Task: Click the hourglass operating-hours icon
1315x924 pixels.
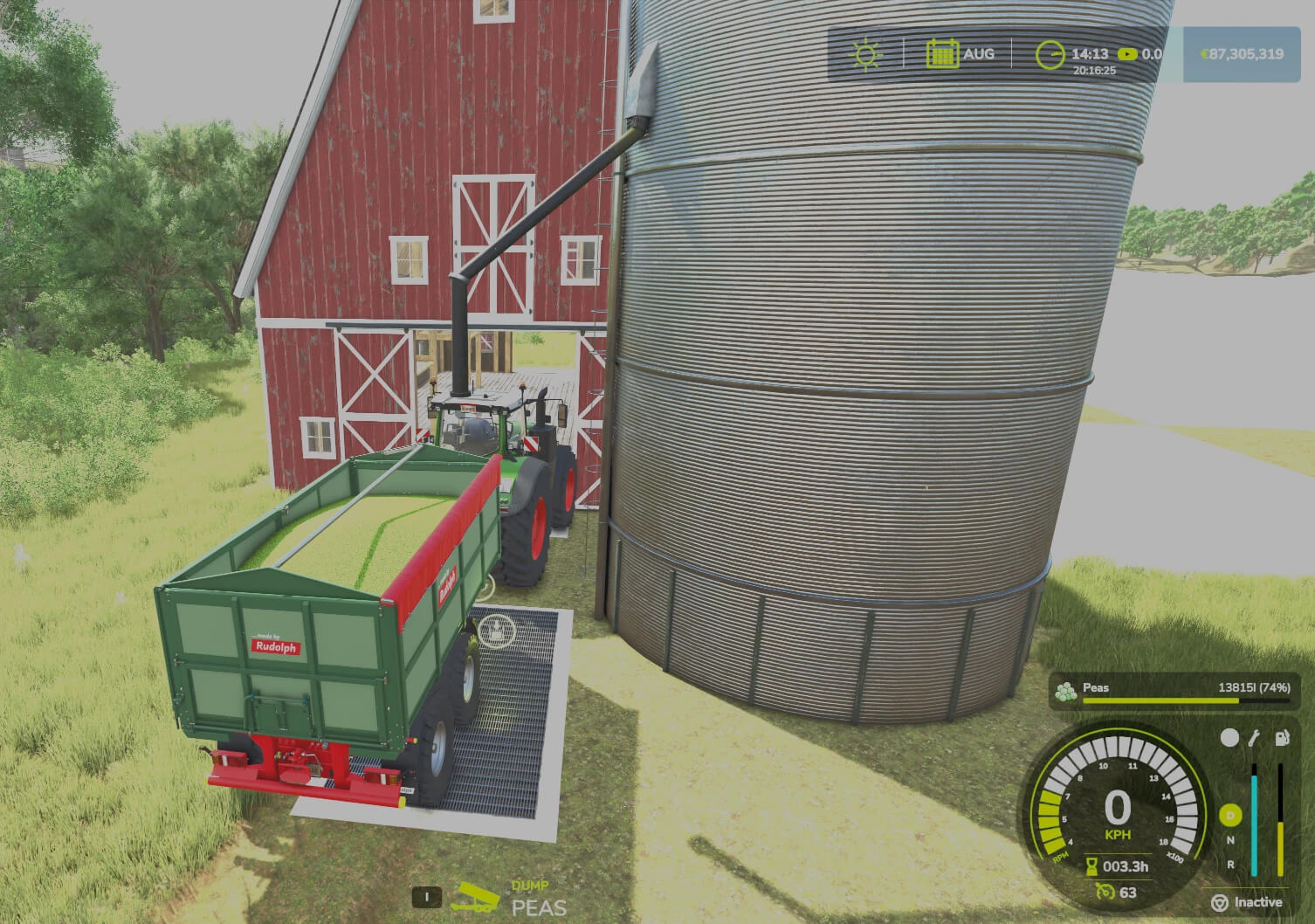Action: pyautogui.click(x=1091, y=866)
